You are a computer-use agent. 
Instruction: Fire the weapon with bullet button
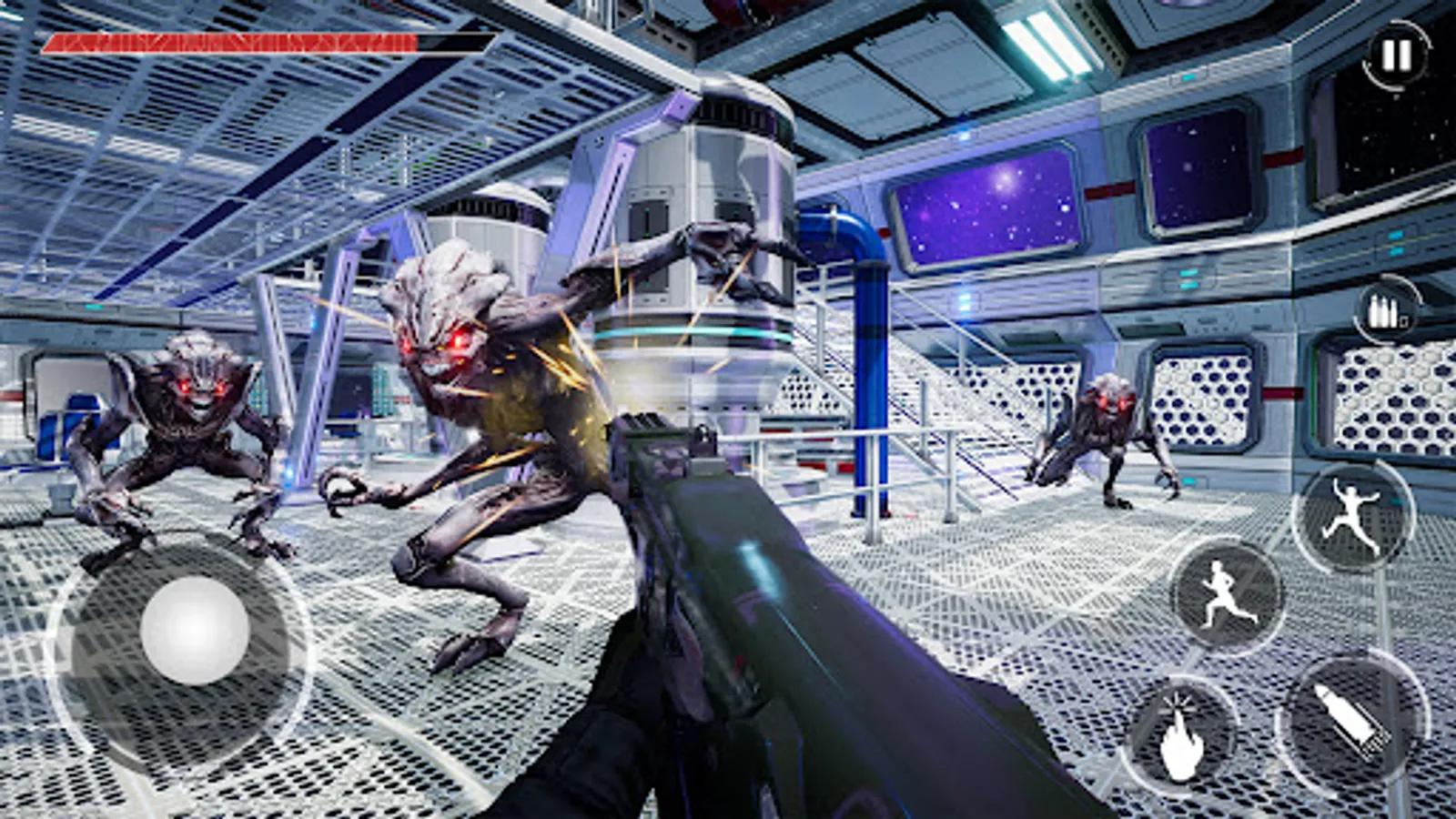(x=1352, y=722)
